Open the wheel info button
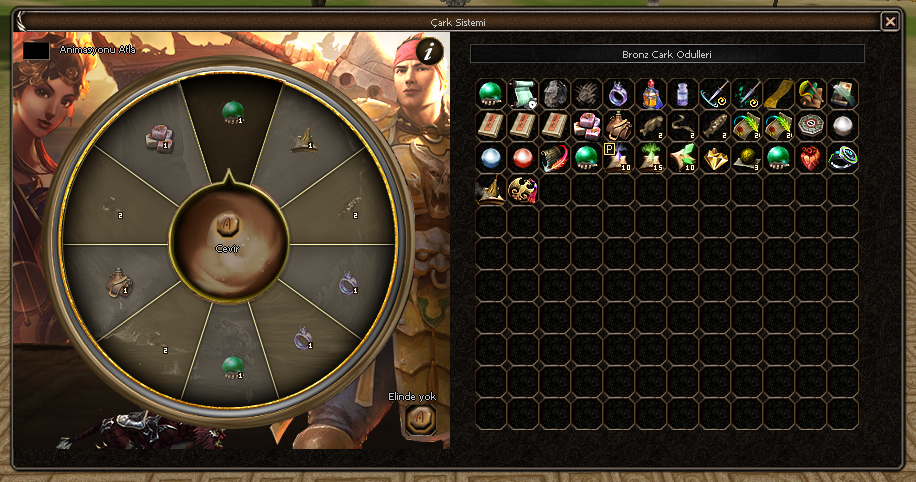 pyautogui.click(x=429, y=52)
